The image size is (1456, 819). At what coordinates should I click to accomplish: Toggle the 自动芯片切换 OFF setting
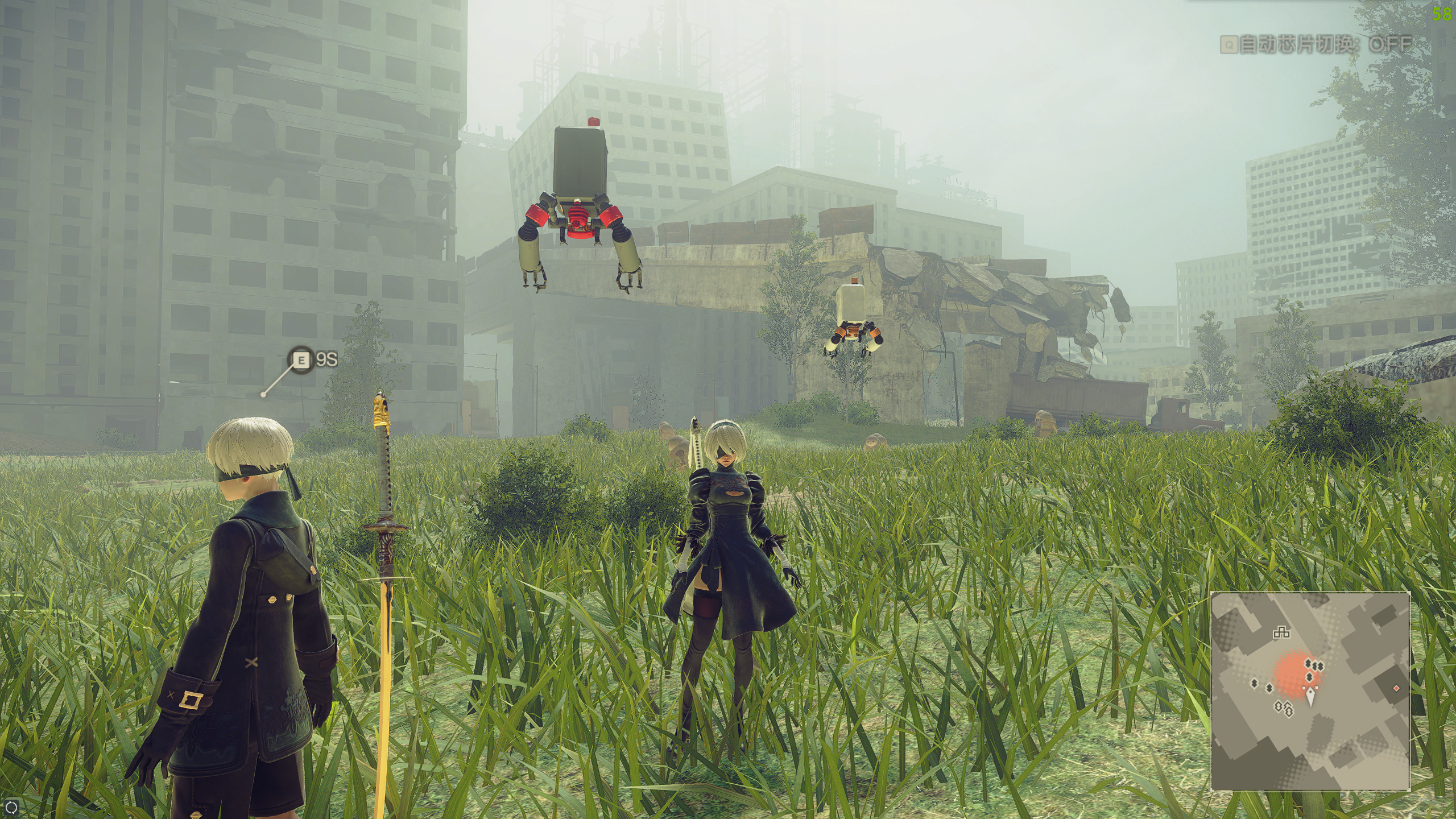[x=1316, y=44]
